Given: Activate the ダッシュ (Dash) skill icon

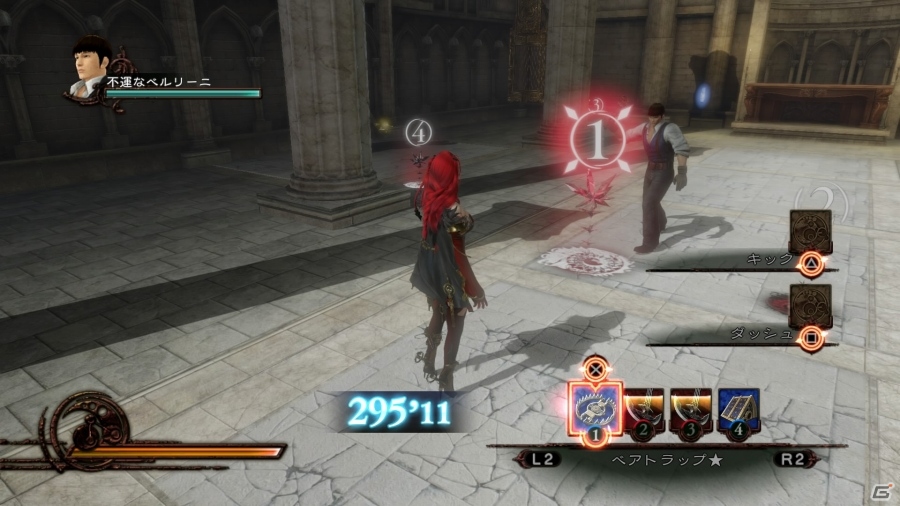Looking at the screenshot, I should pyautogui.click(x=810, y=307).
